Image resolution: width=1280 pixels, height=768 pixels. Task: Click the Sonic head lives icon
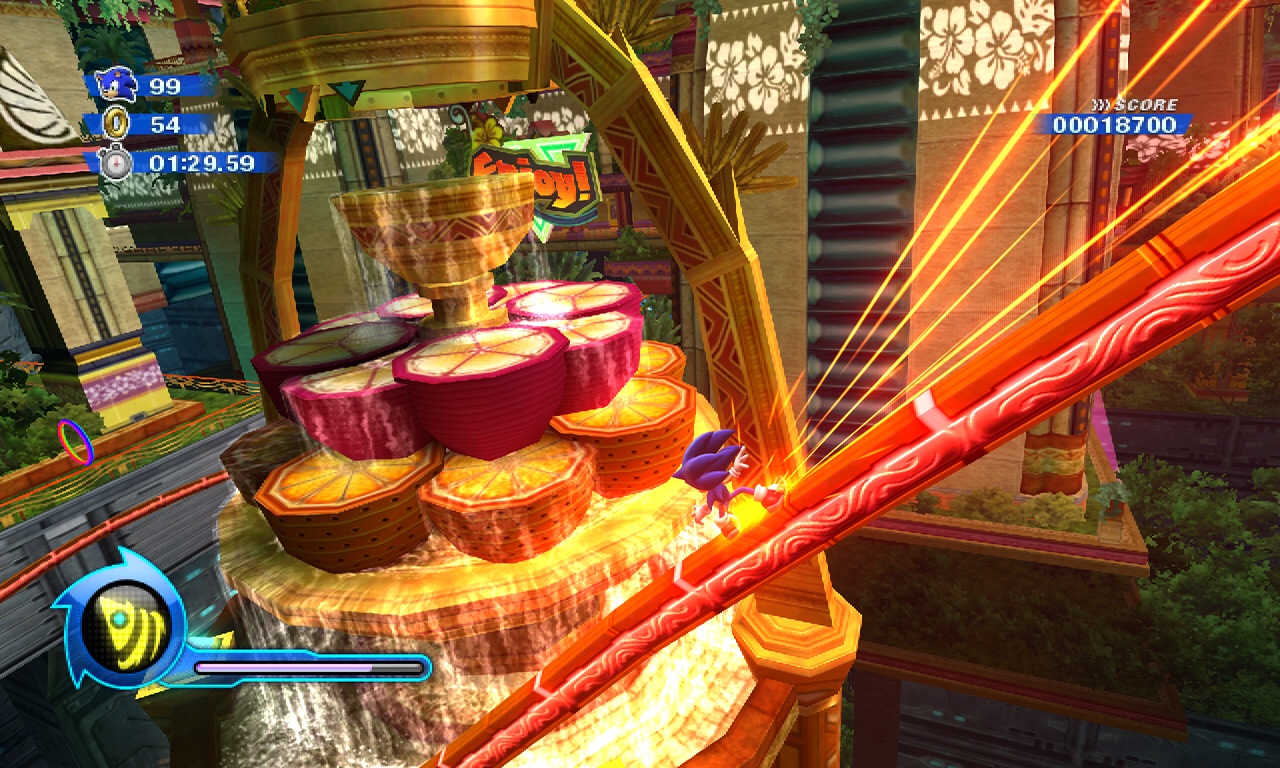coord(119,84)
